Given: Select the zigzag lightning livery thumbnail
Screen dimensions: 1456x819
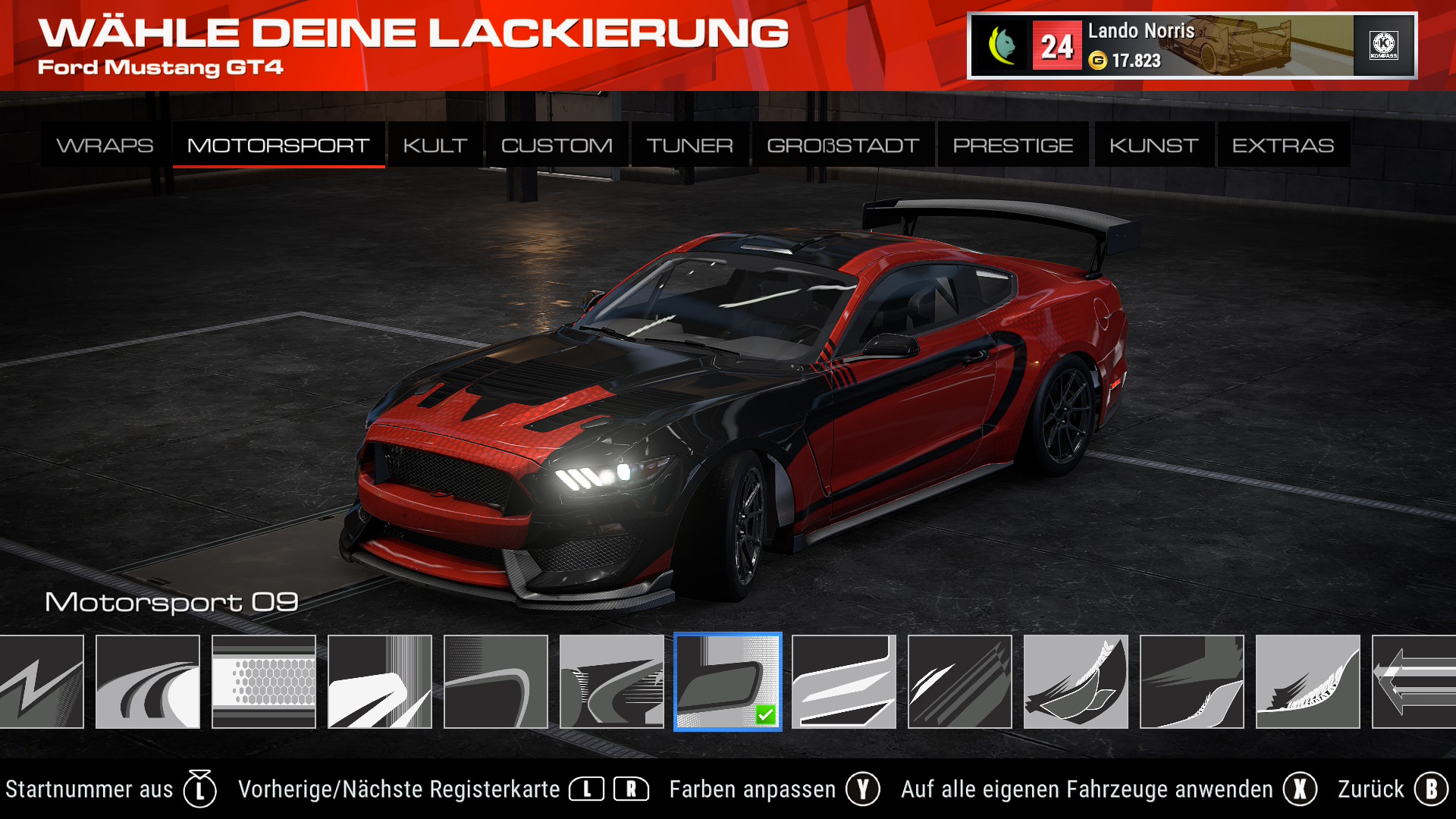Looking at the screenshot, I should tap(42, 682).
